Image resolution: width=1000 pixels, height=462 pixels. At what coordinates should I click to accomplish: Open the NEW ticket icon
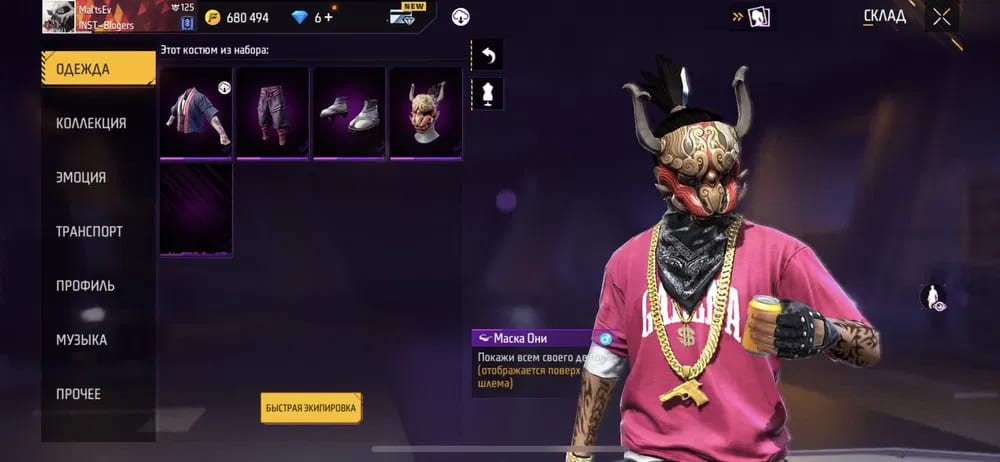tap(410, 15)
